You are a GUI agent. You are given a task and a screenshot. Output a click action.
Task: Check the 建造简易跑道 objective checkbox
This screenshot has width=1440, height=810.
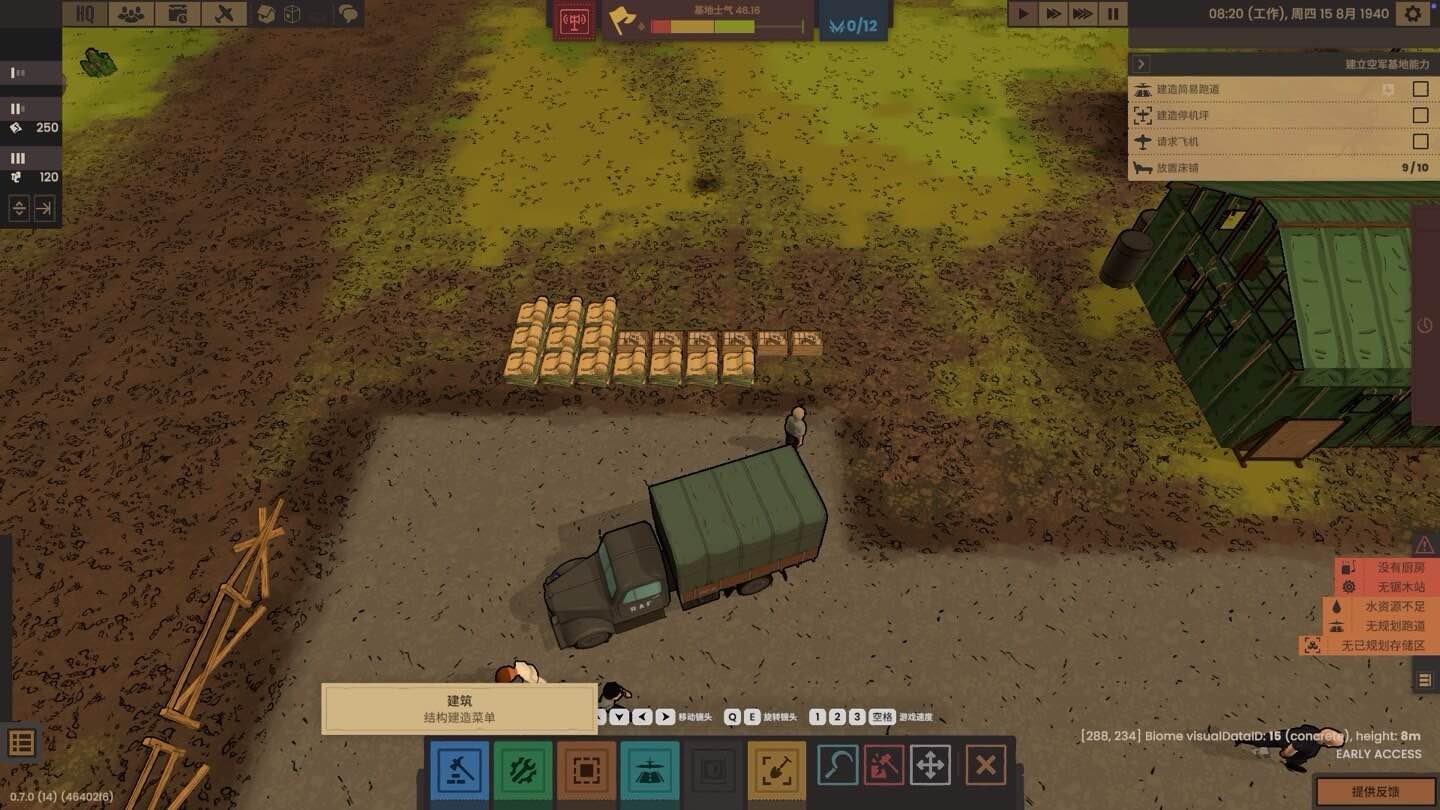1419,89
